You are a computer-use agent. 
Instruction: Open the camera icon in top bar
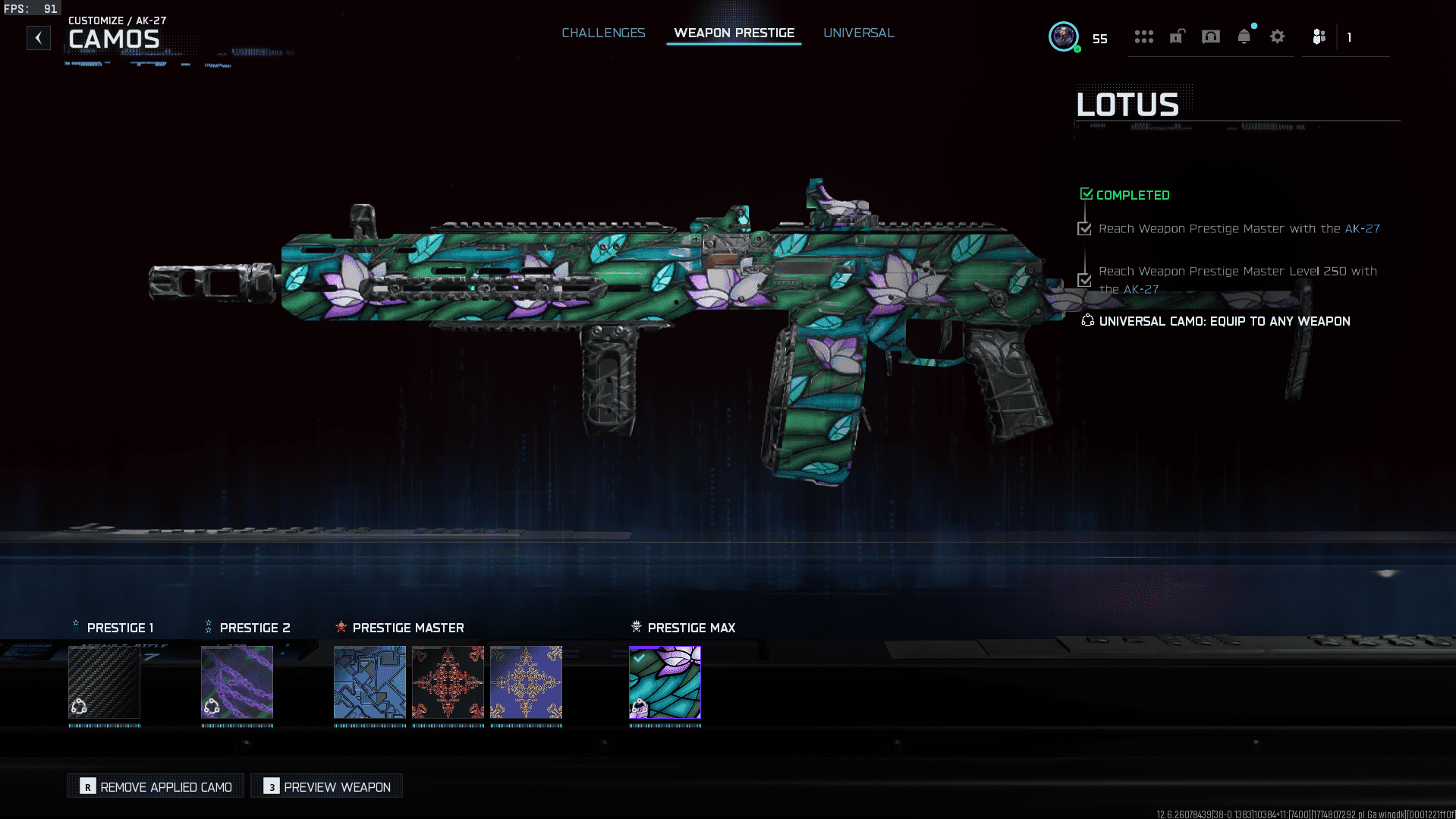point(1210,36)
